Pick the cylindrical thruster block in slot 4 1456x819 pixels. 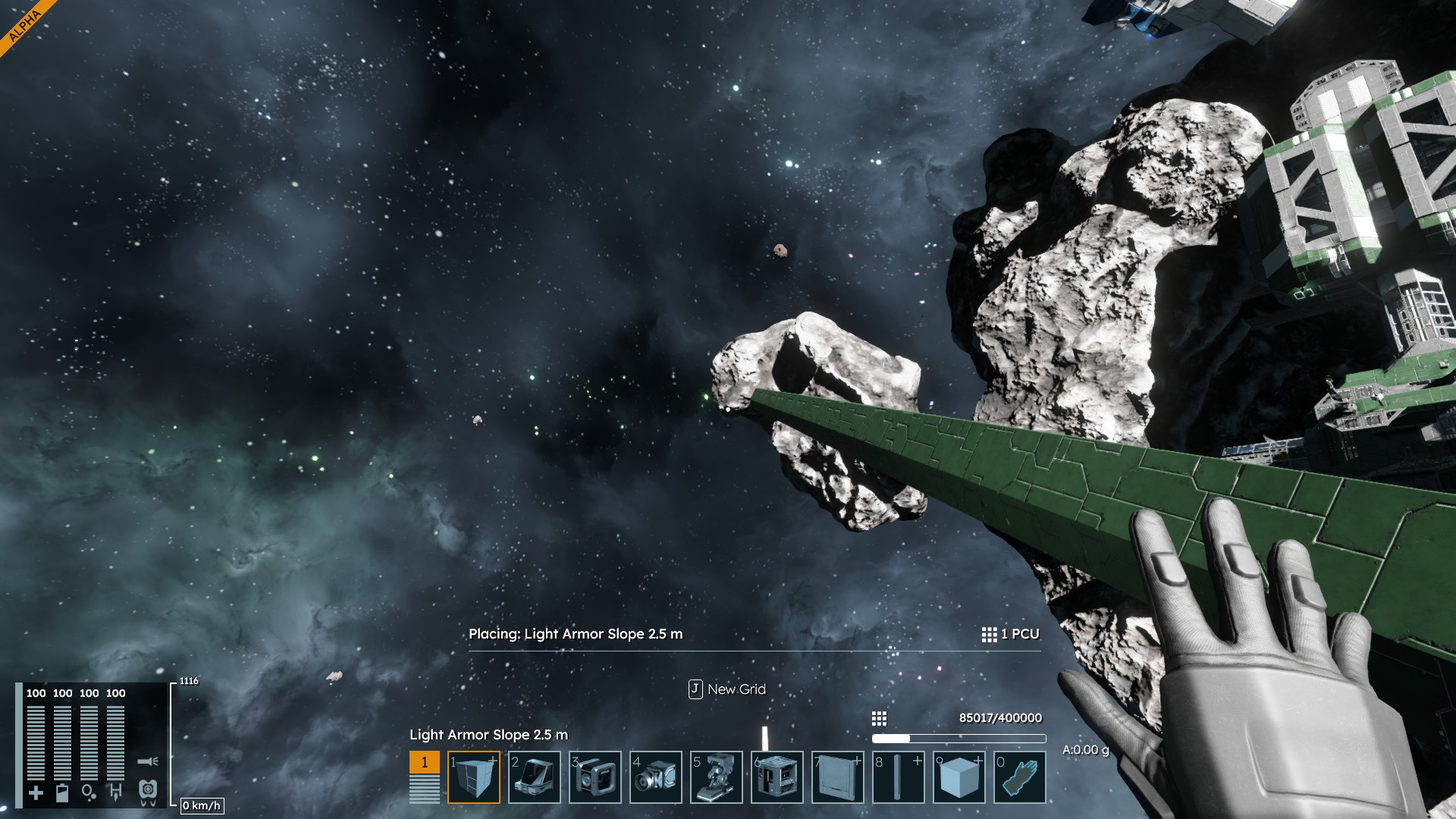coord(656,777)
